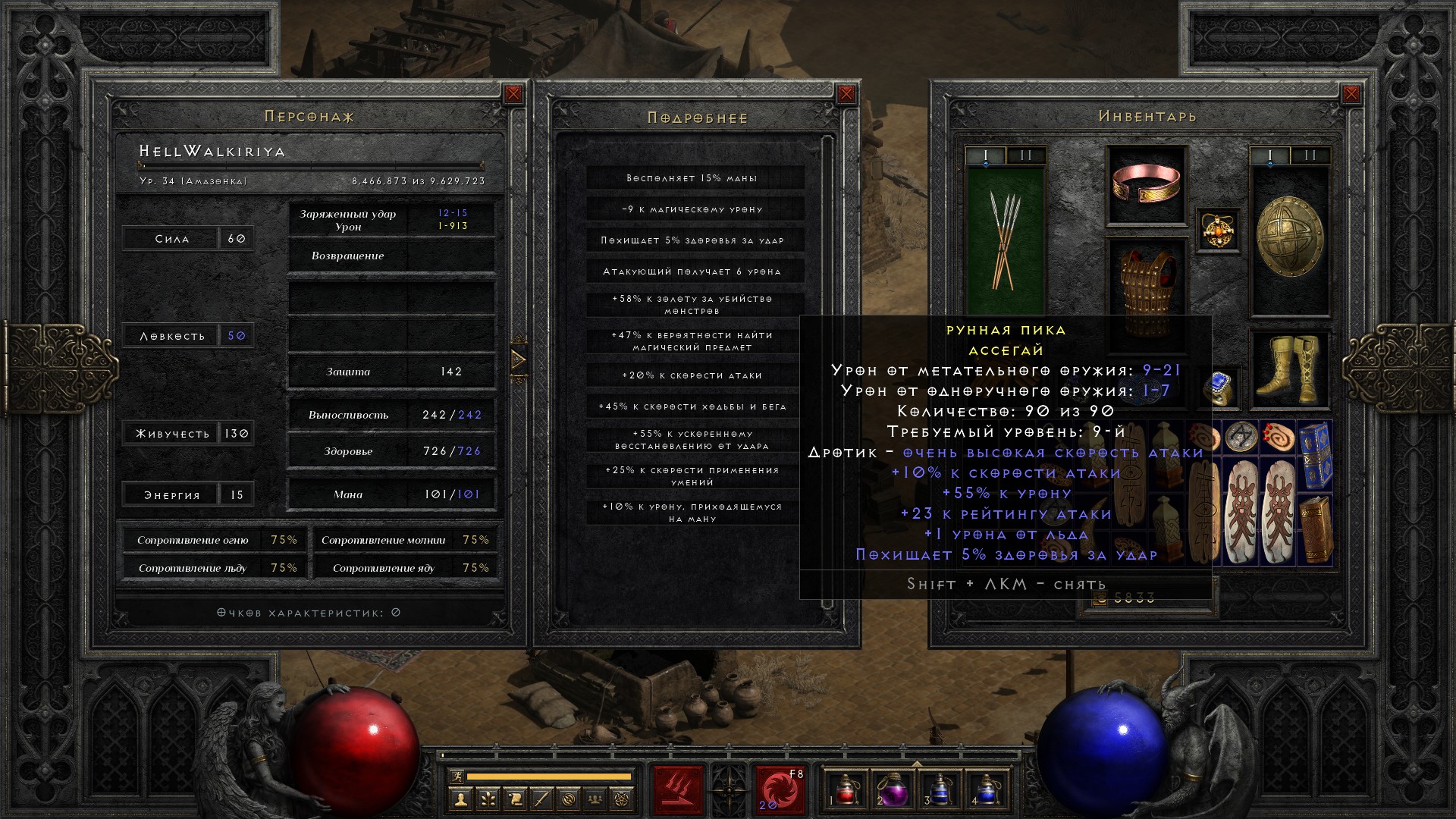The height and width of the screenshot is (819, 1456).
Task: Use the purple rejuvenation potion in belt slot 2
Action: coord(893,790)
